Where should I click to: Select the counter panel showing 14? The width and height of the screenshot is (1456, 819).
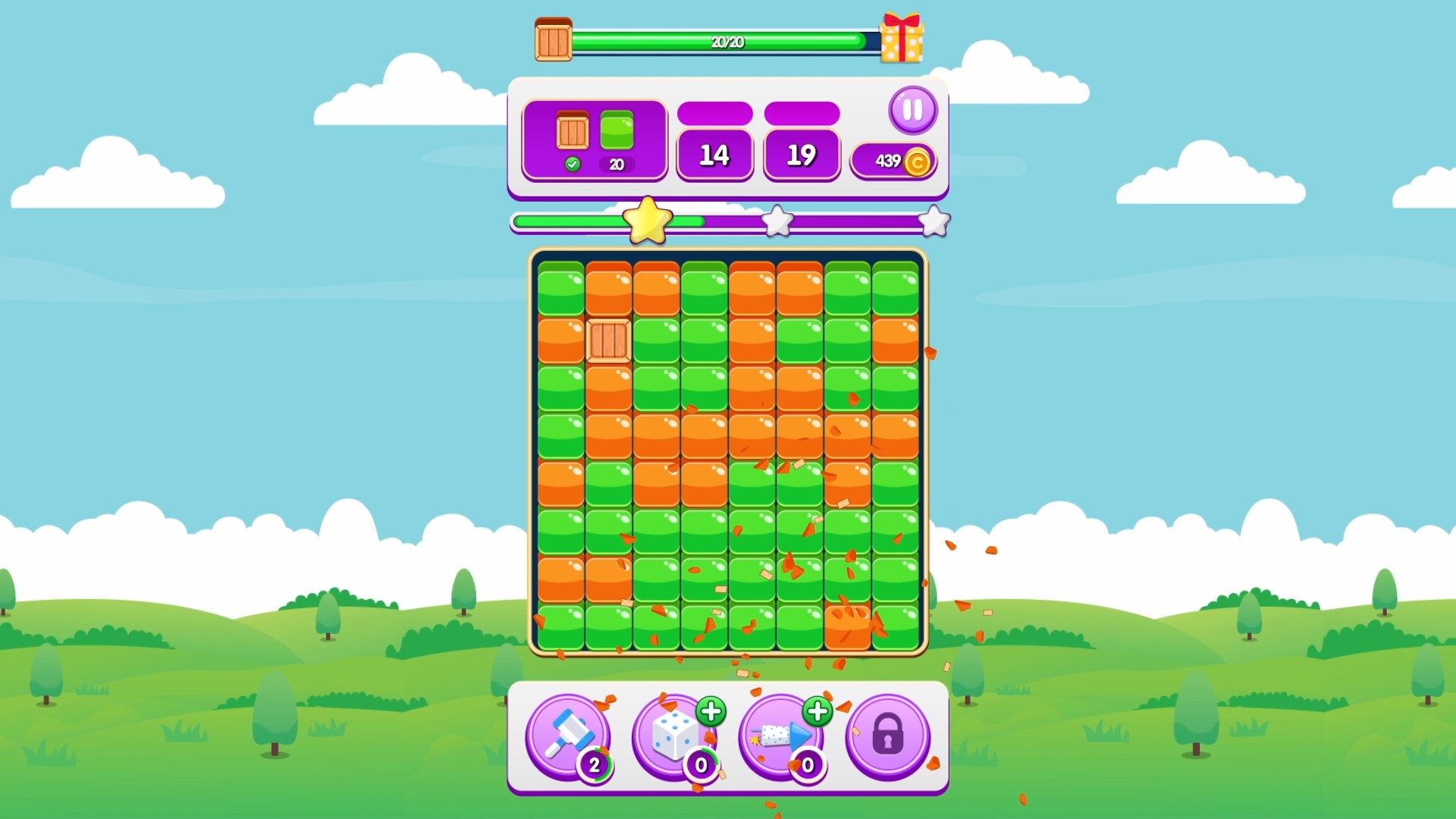click(714, 154)
